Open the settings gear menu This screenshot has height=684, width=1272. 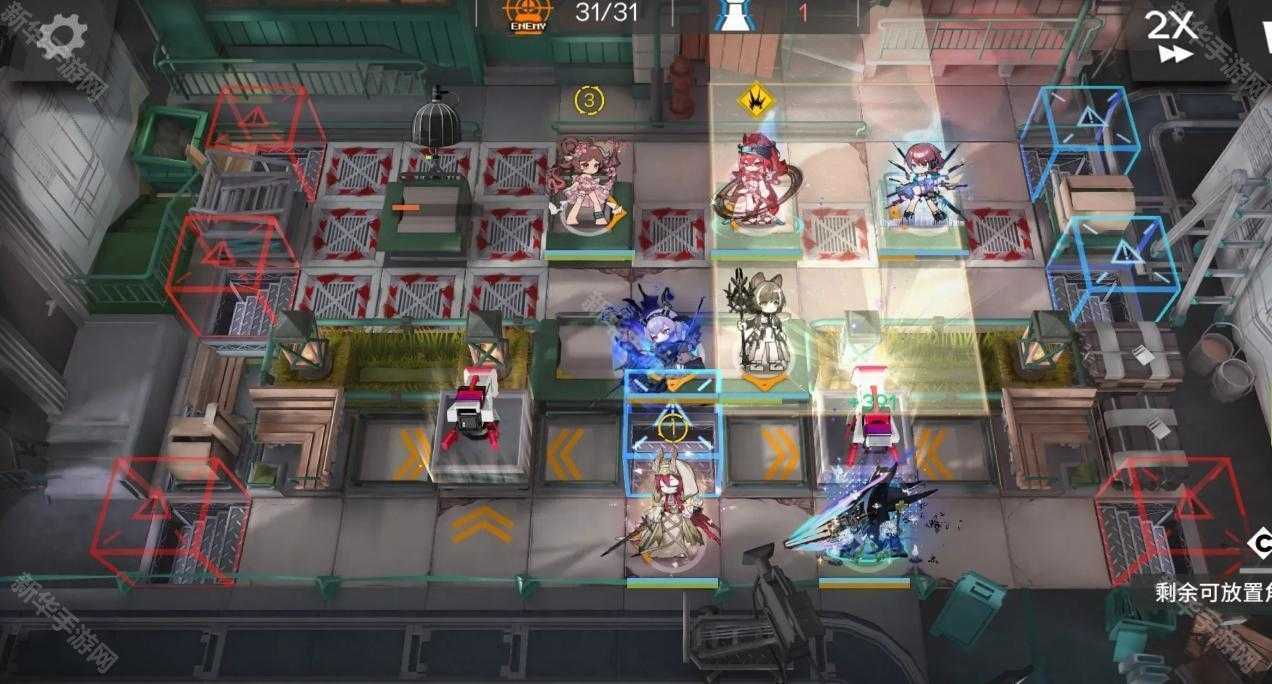point(61,36)
